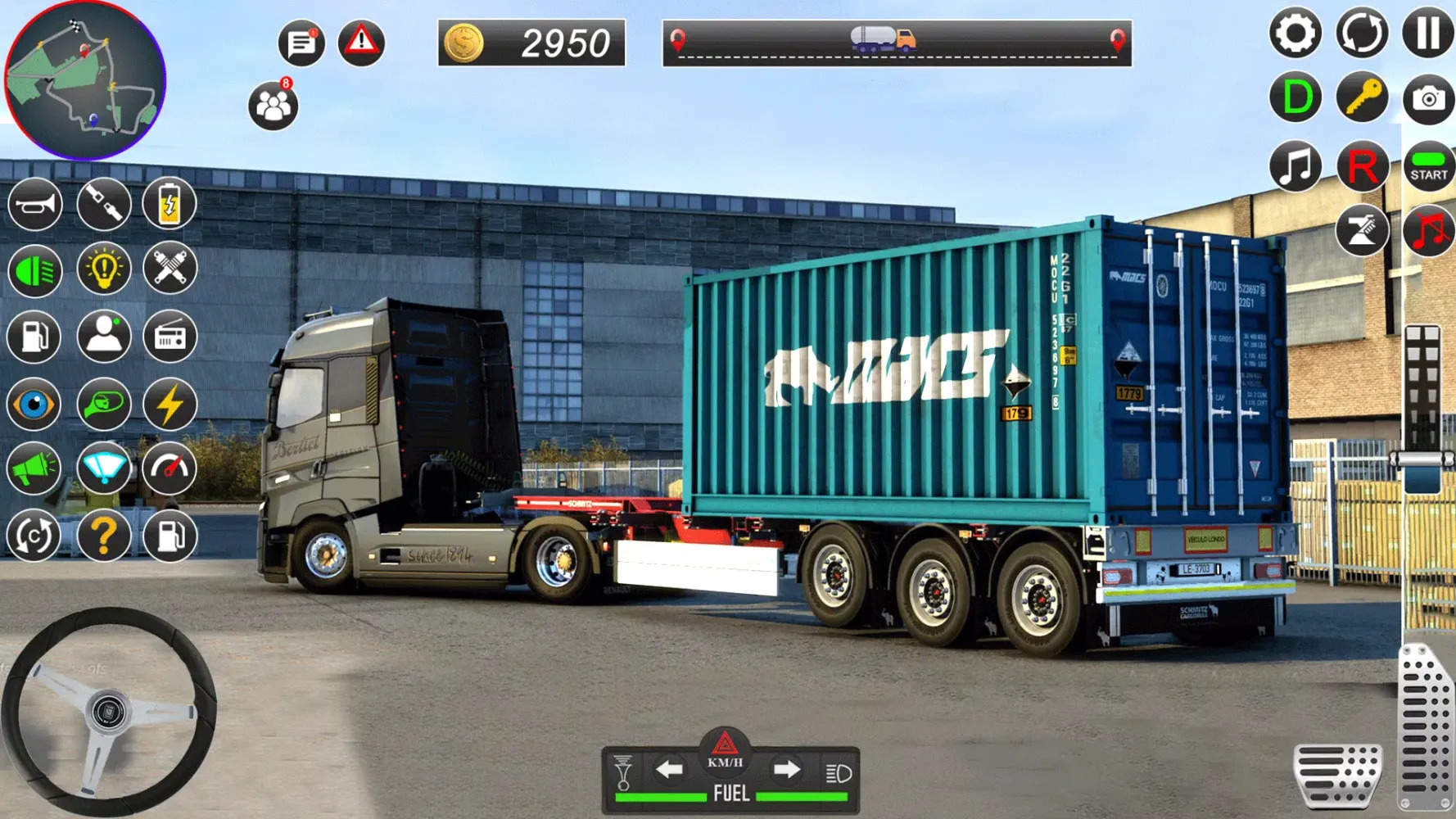Viewport: 1456px width, 819px height.
Task: Toggle the headlights
Action: (34, 271)
